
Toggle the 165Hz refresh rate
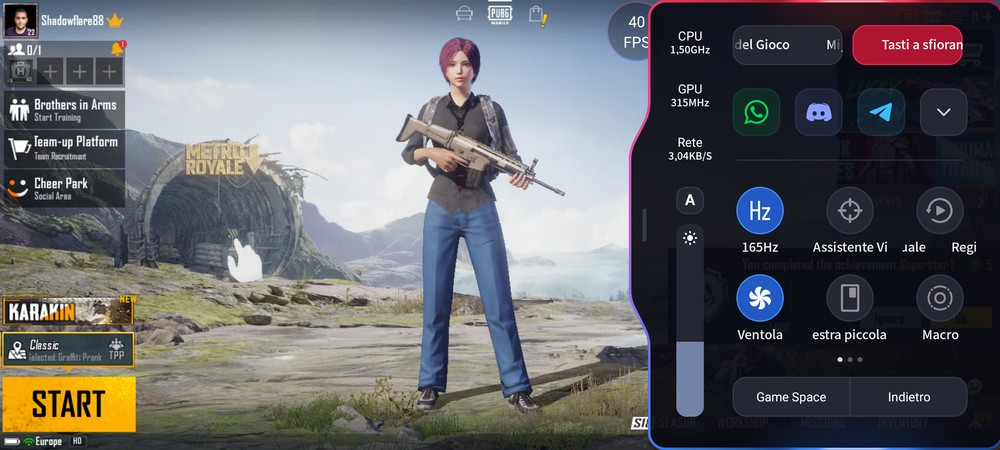point(760,211)
